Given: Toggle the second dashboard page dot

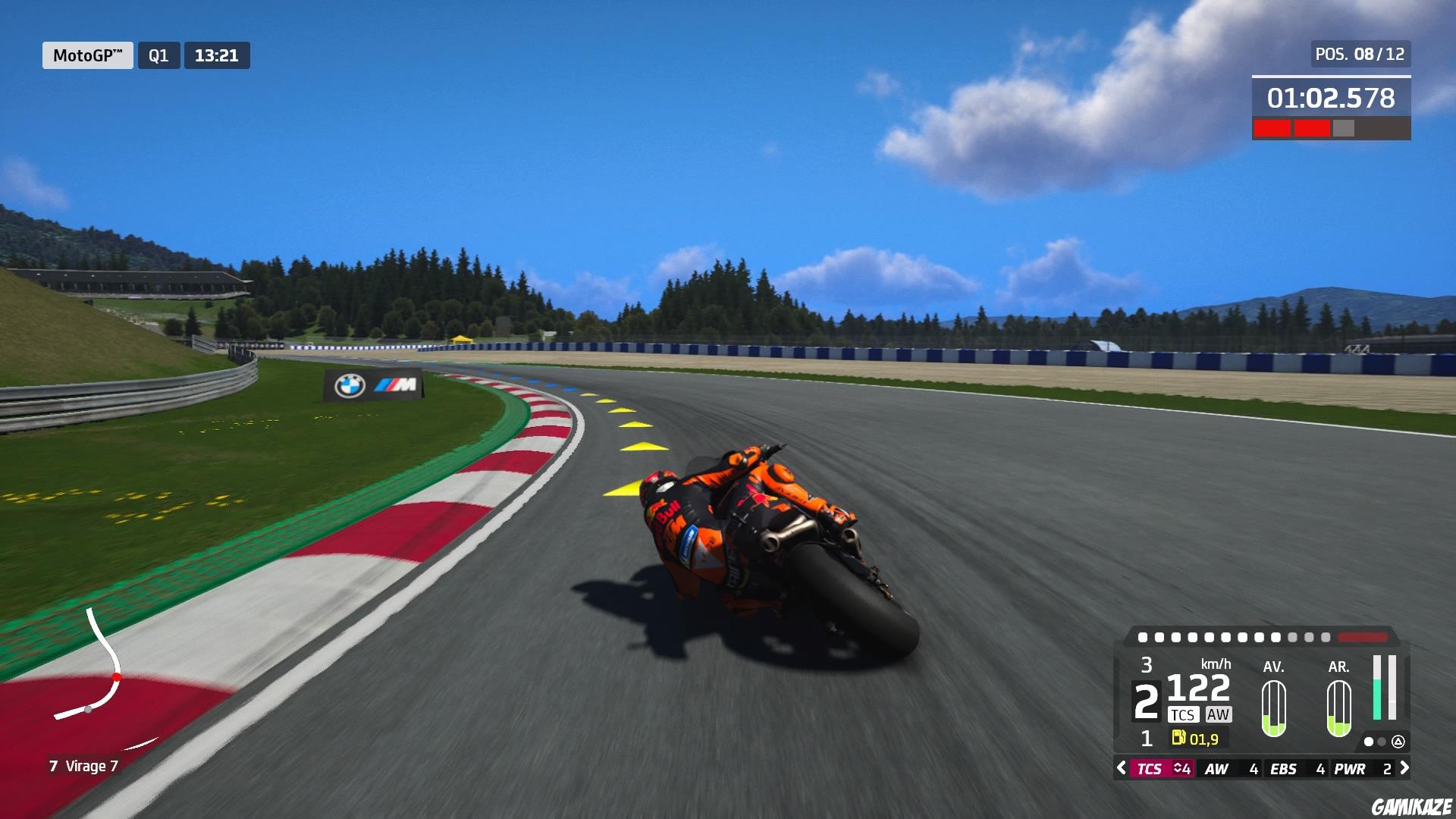Looking at the screenshot, I should click(x=1381, y=742).
